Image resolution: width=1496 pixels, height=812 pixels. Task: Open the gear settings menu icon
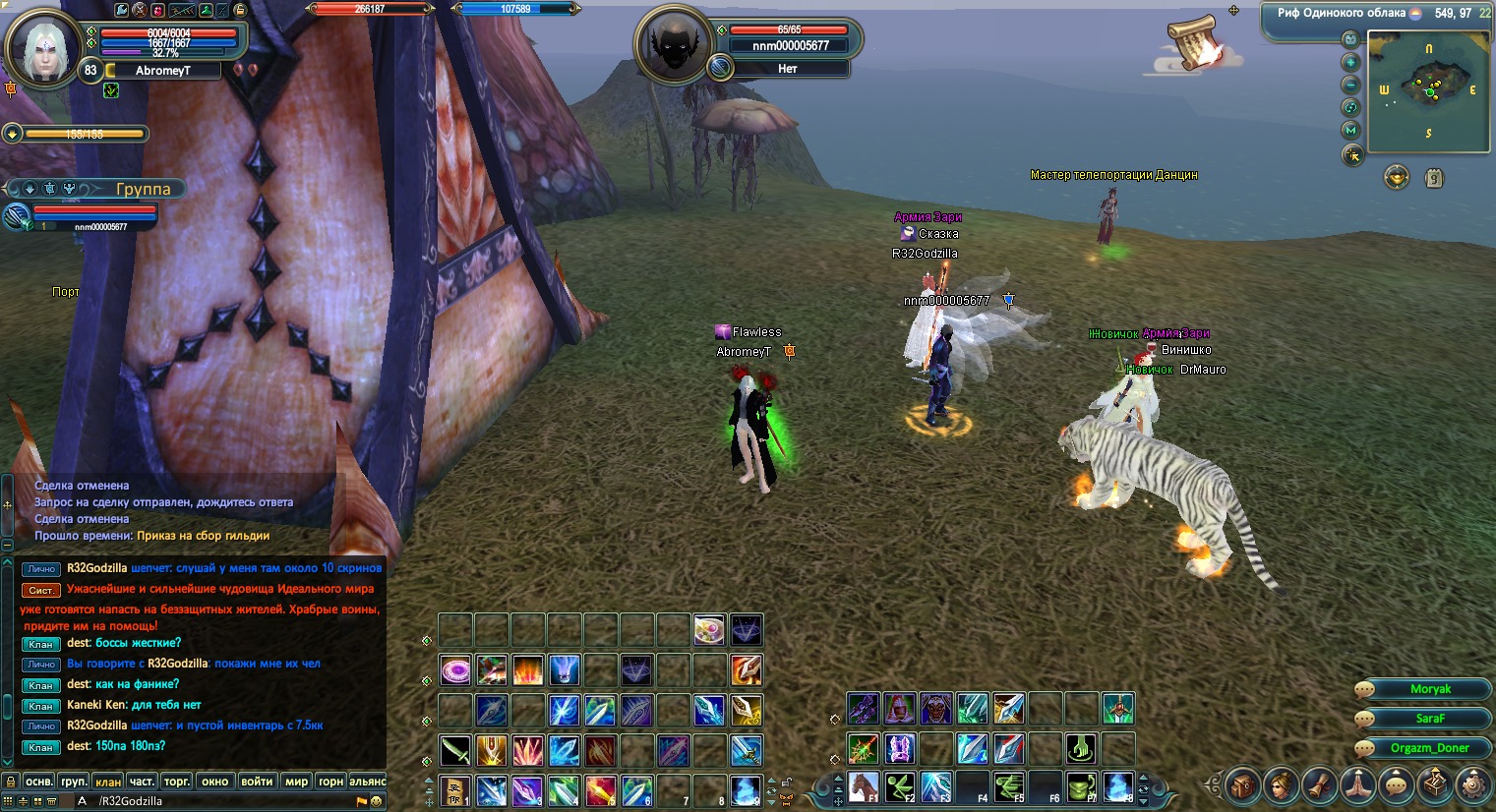pyautogui.click(x=1472, y=785)
